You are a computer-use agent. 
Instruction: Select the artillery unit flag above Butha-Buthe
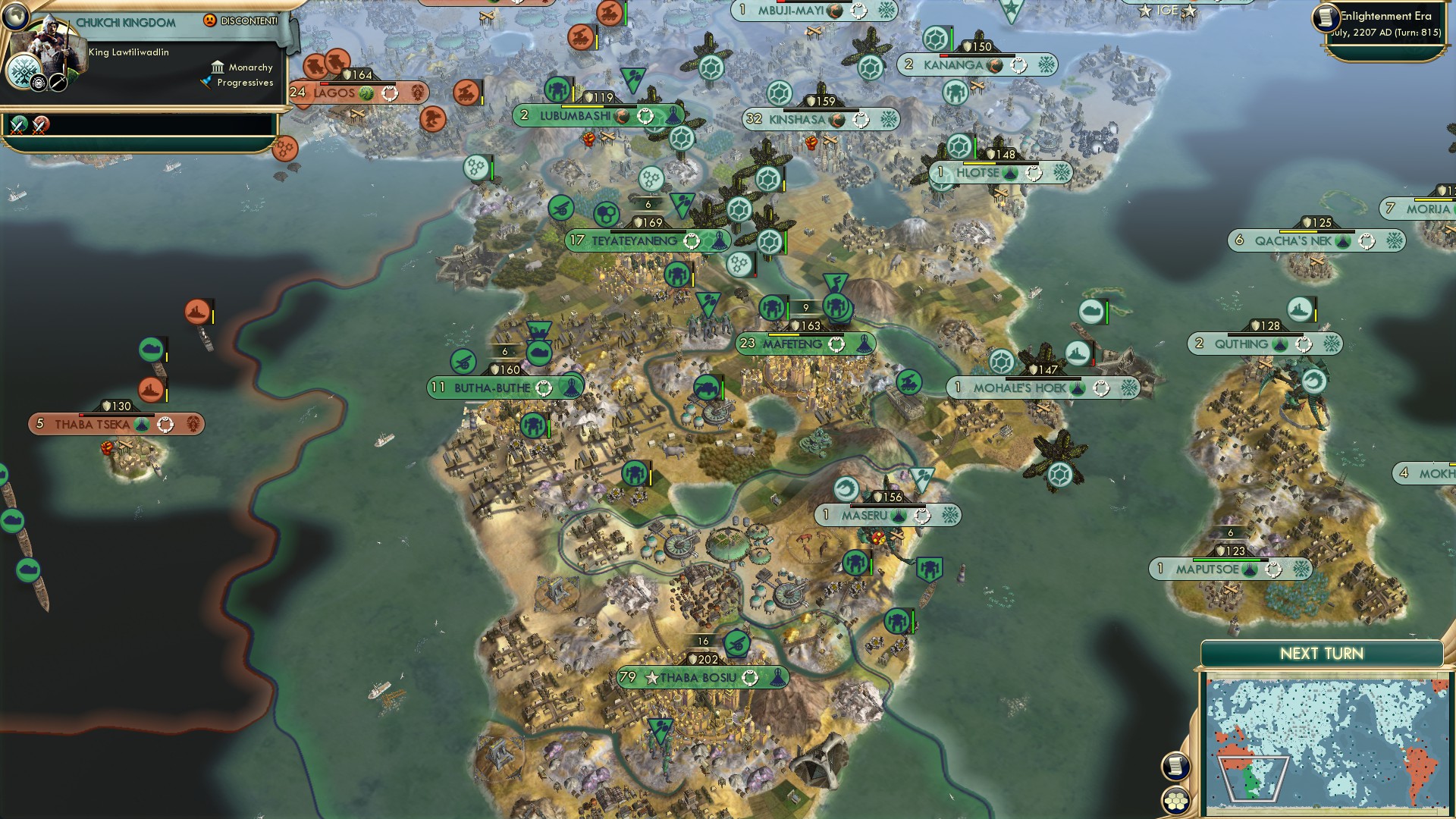coord(463,362)
